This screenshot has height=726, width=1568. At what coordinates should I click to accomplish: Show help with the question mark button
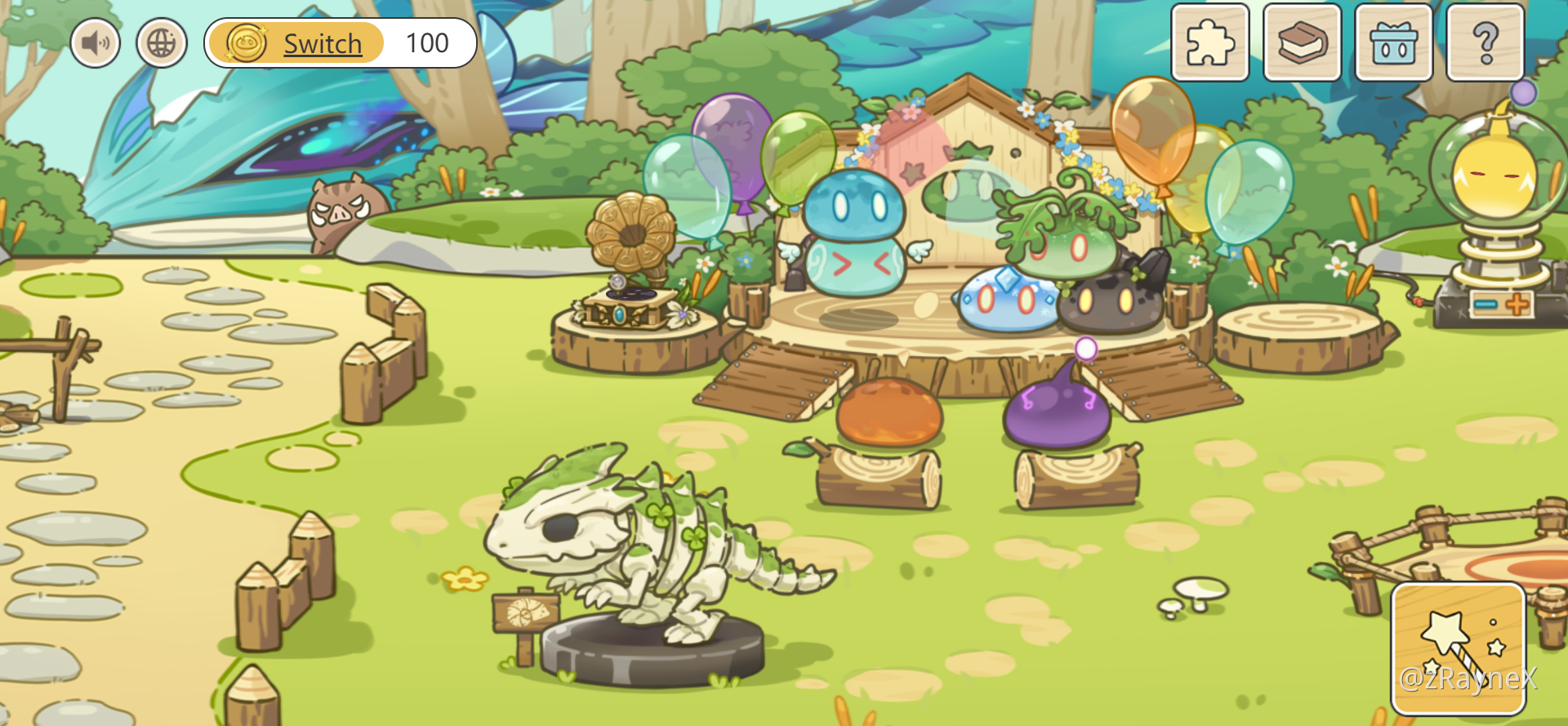coord(1485,42)
